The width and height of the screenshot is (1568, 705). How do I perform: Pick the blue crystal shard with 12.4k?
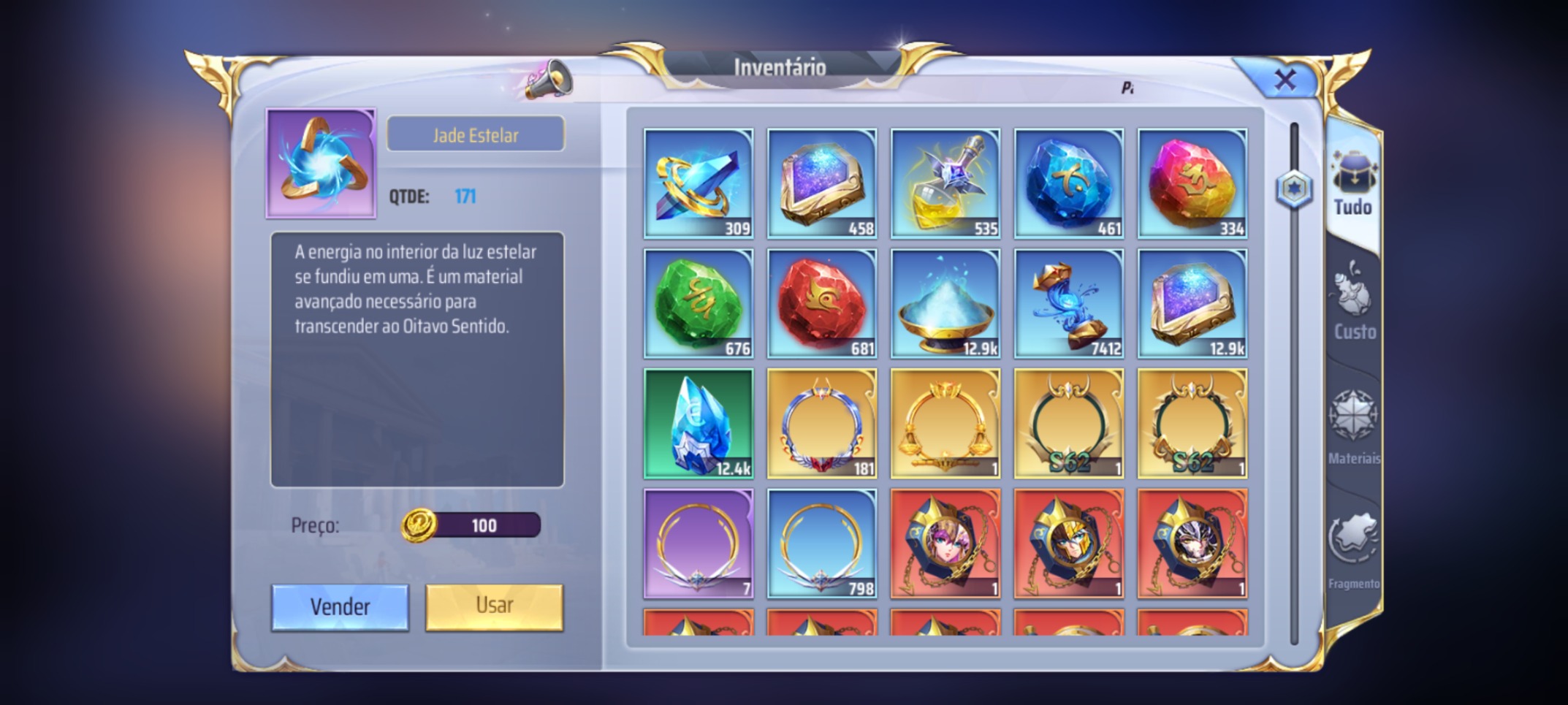pyautogui.click(x=699, y=424)
